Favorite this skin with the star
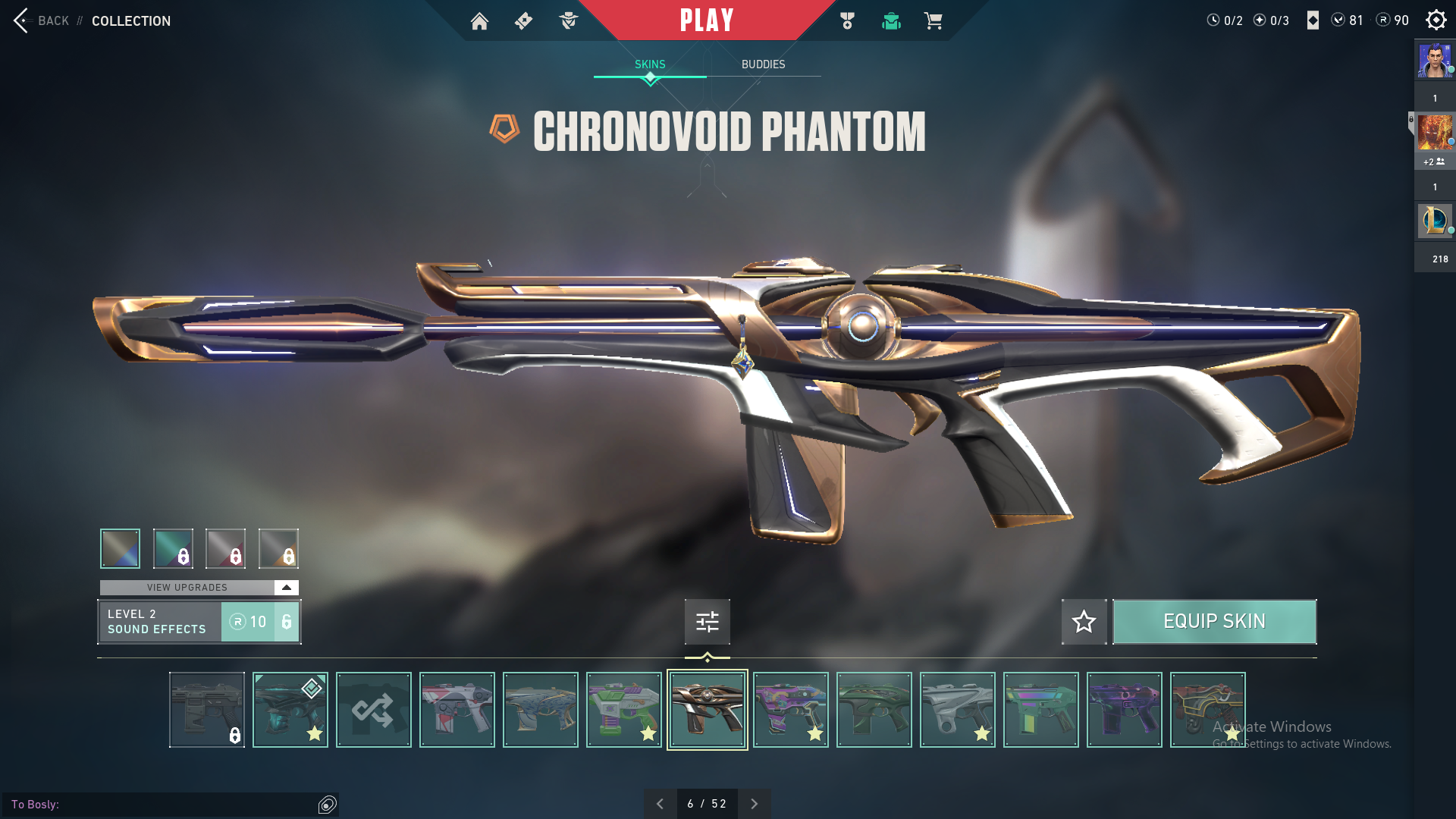Viewport: 1456px width, 819px height. click(1084, 622)
